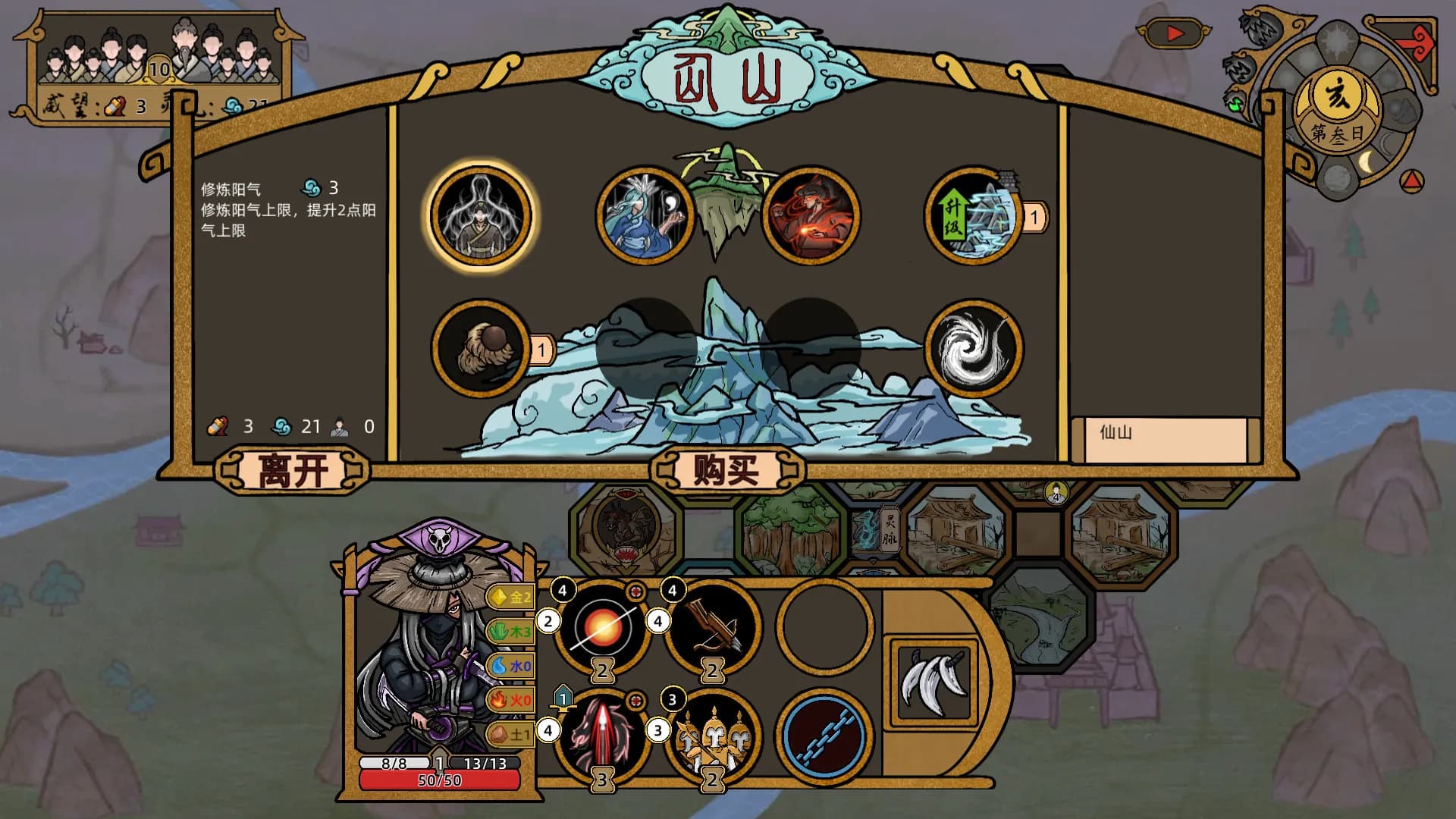Image resolution: width=1456 pixels, height=819 pixels.
Task: Activate the fiery orb strike skill
Action: click(x=603, y=627)
